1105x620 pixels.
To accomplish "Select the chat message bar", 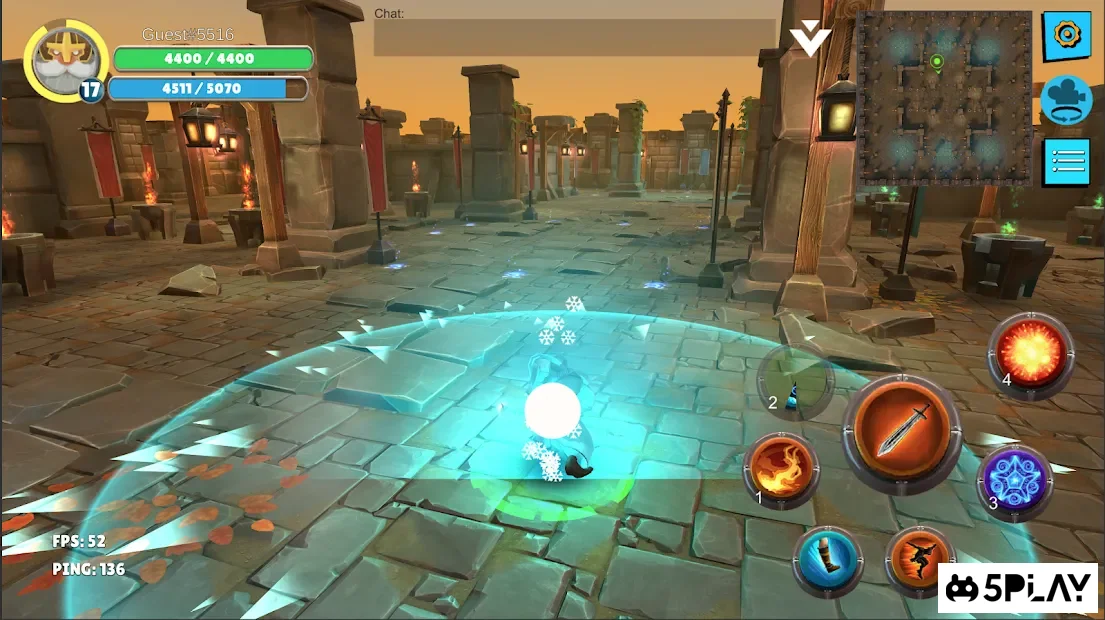I will pos(574,37).
